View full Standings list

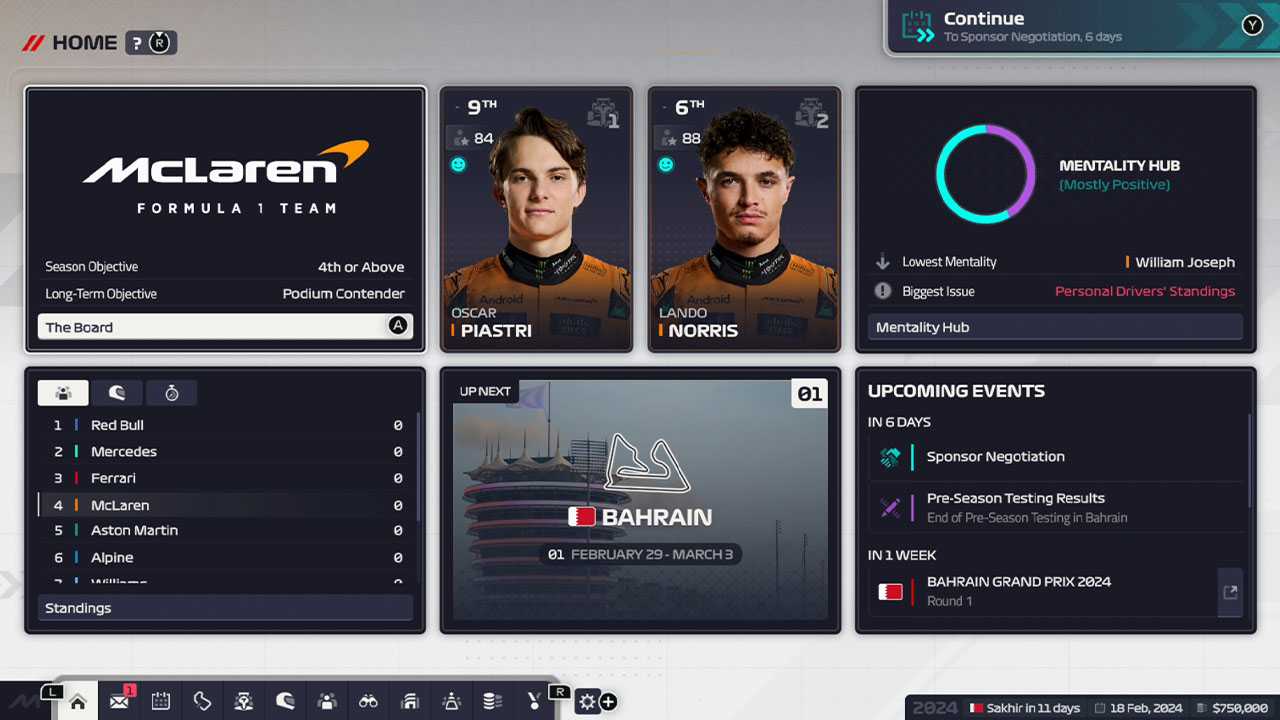(225, 607)
